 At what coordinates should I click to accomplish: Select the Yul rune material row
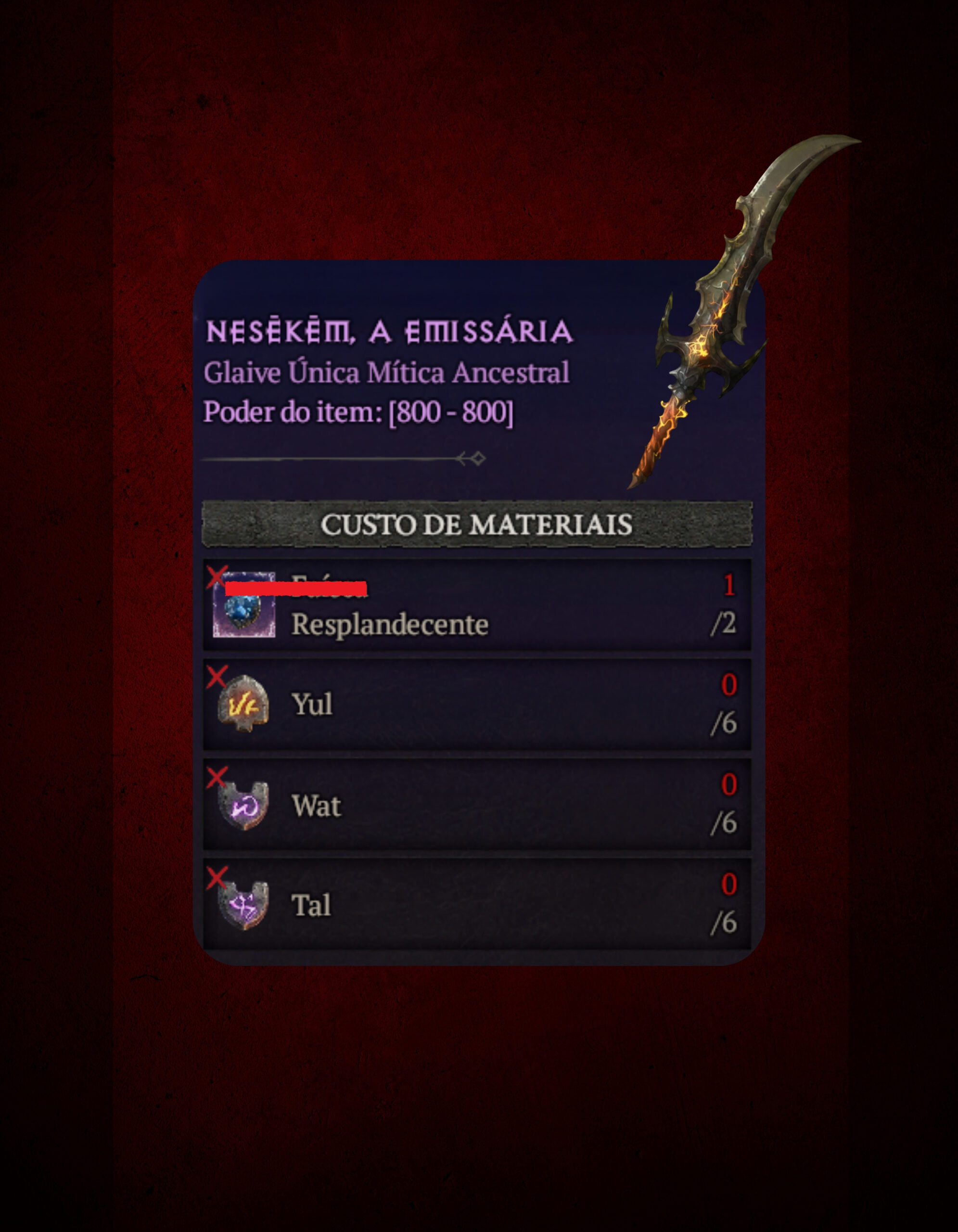[476, 704]
